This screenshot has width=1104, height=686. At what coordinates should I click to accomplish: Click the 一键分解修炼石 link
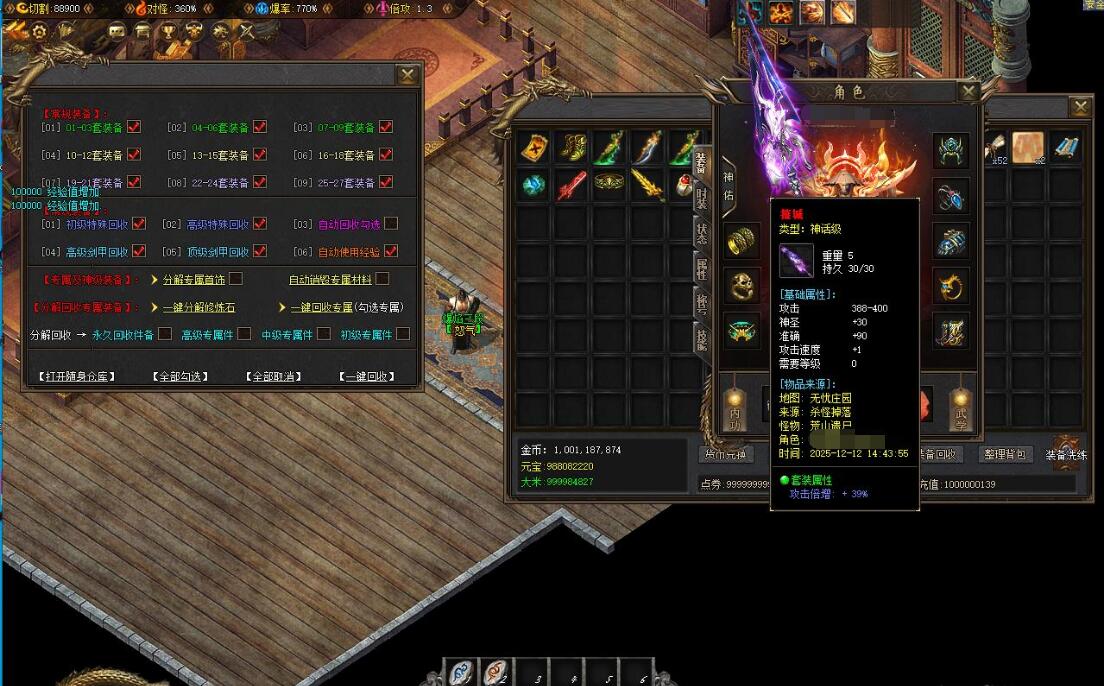click(x=202, y=307)
